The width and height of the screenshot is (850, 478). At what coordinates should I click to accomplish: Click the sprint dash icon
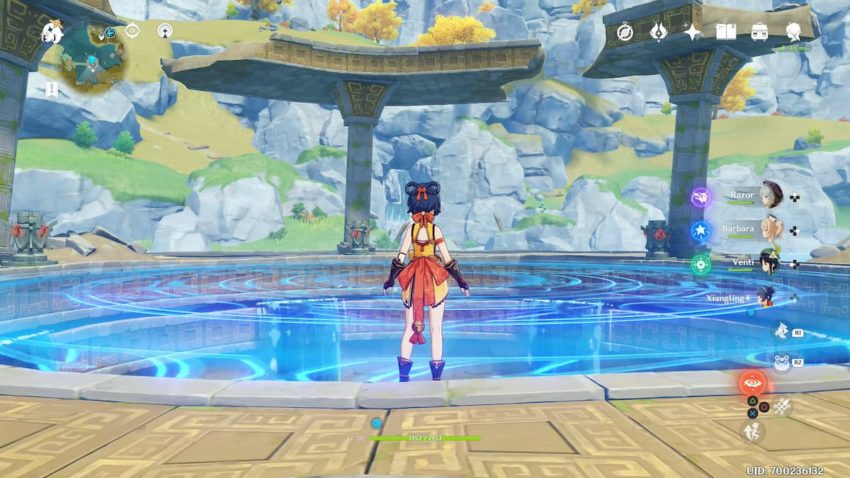pyautogui.click(x=752, y=432)
